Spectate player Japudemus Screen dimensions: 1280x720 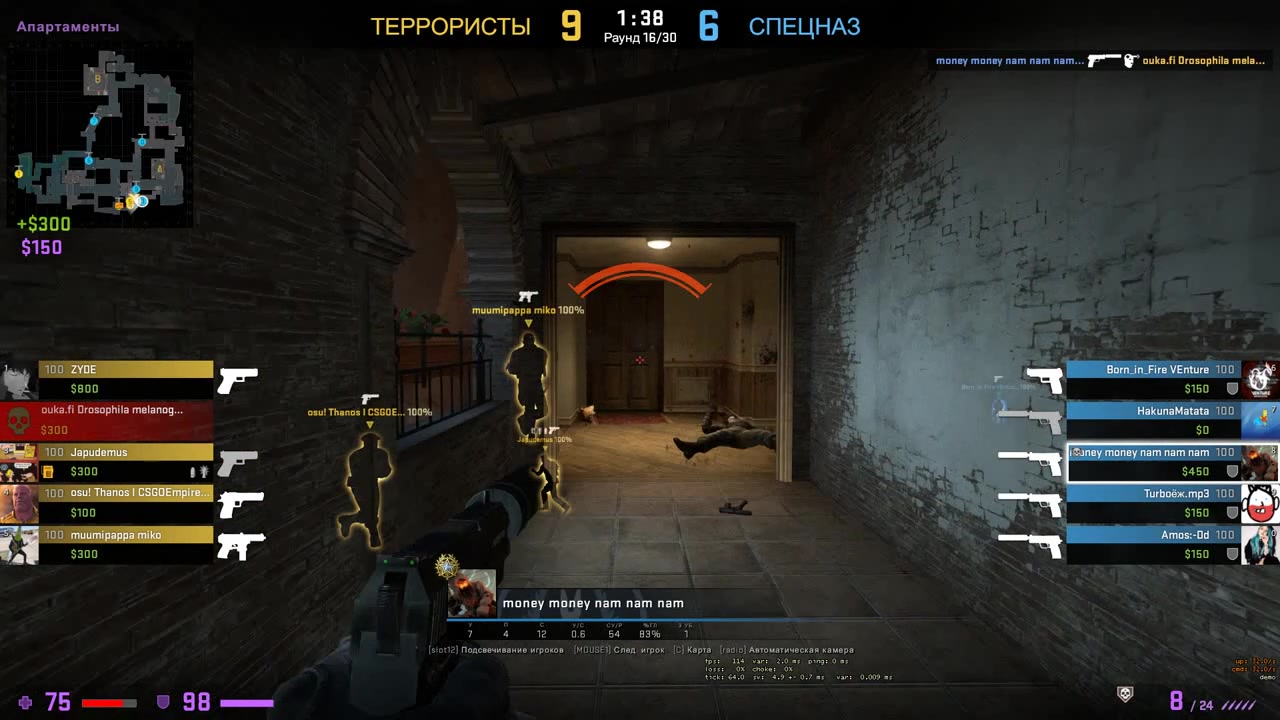[125, 462]
